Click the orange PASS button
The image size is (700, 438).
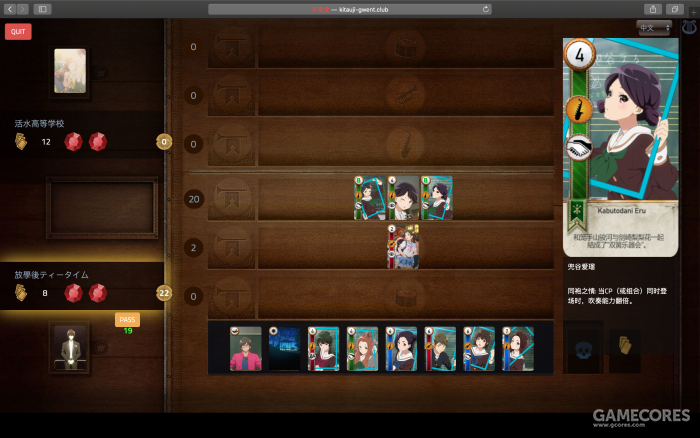pyautogui.click(x=127, y=319)
